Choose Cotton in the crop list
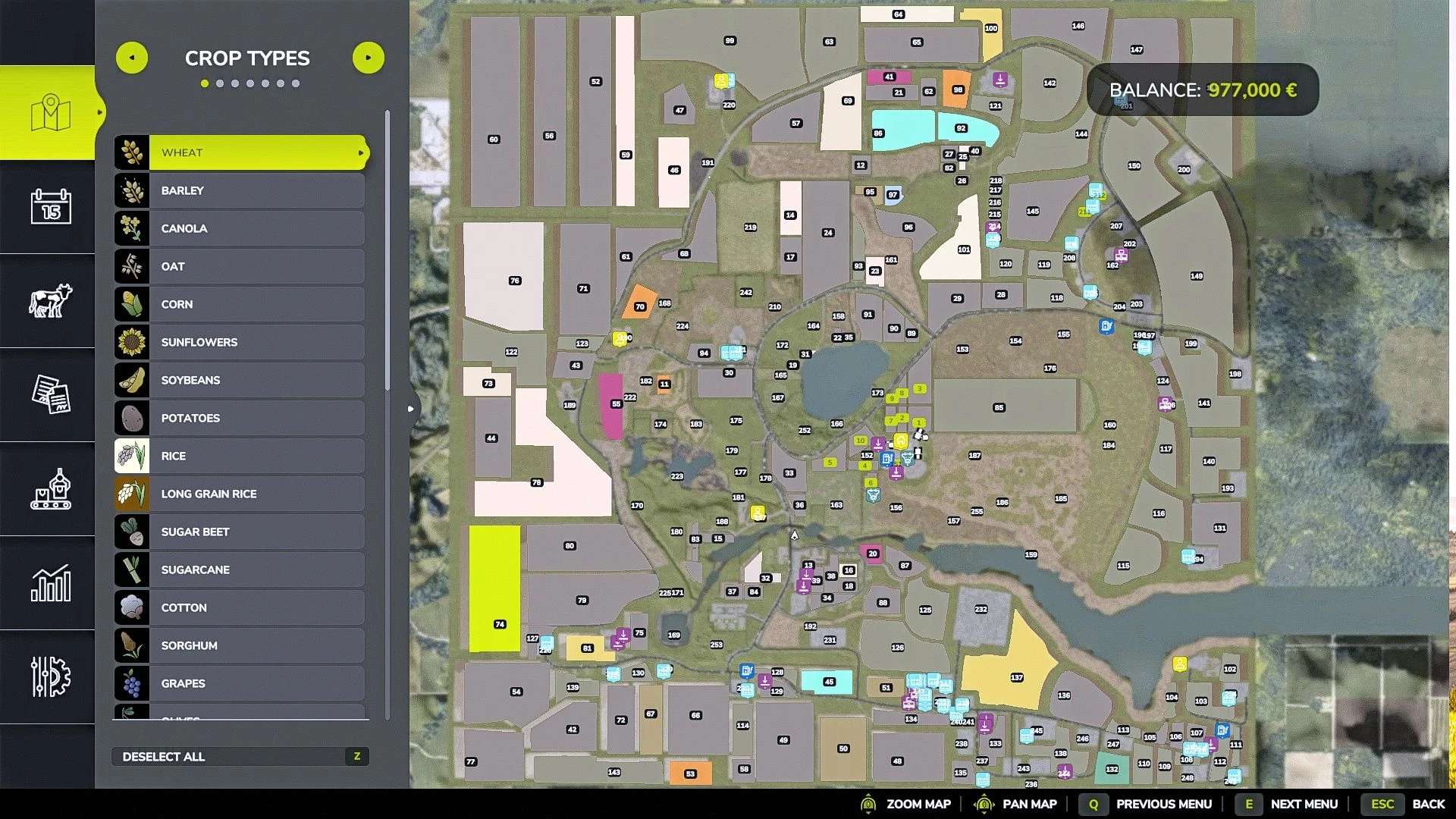Viewport: 1456px width, 819px height. click(241, 607)
